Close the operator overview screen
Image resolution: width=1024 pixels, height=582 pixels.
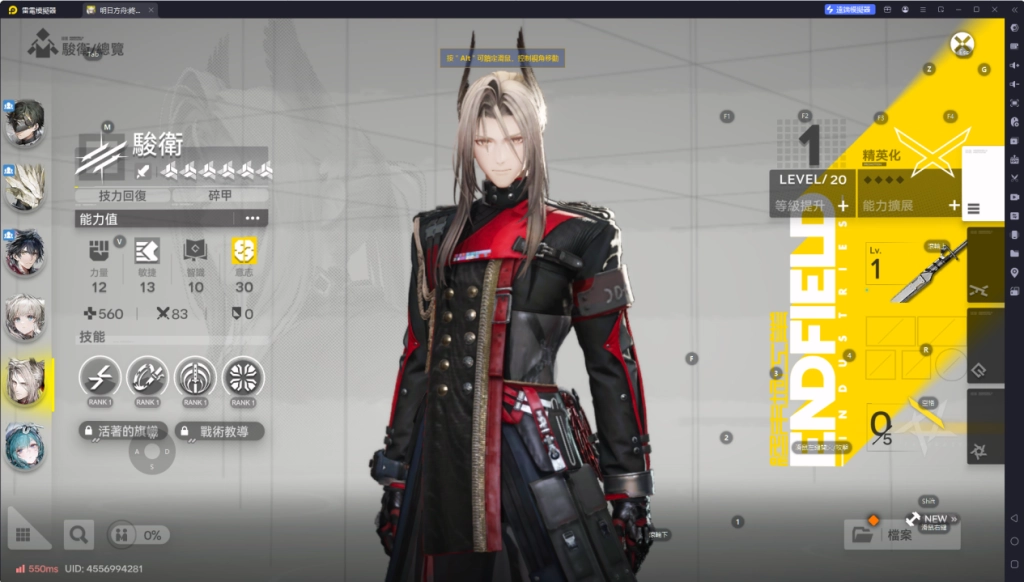[962, 44]
